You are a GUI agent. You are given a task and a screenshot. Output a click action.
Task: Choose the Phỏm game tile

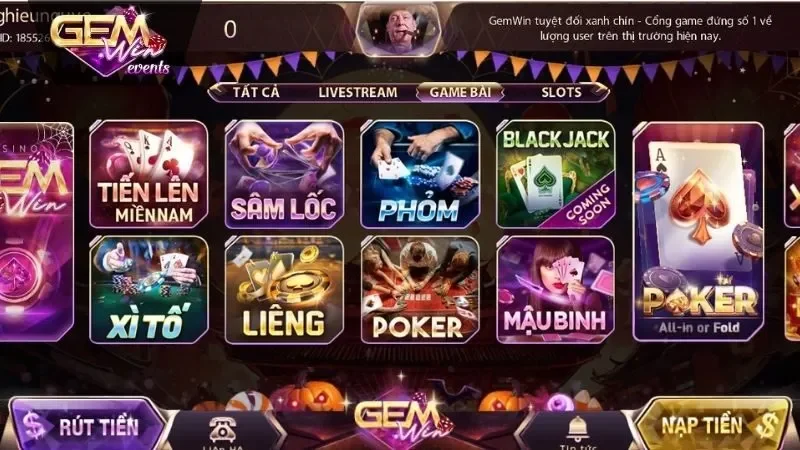419,174
